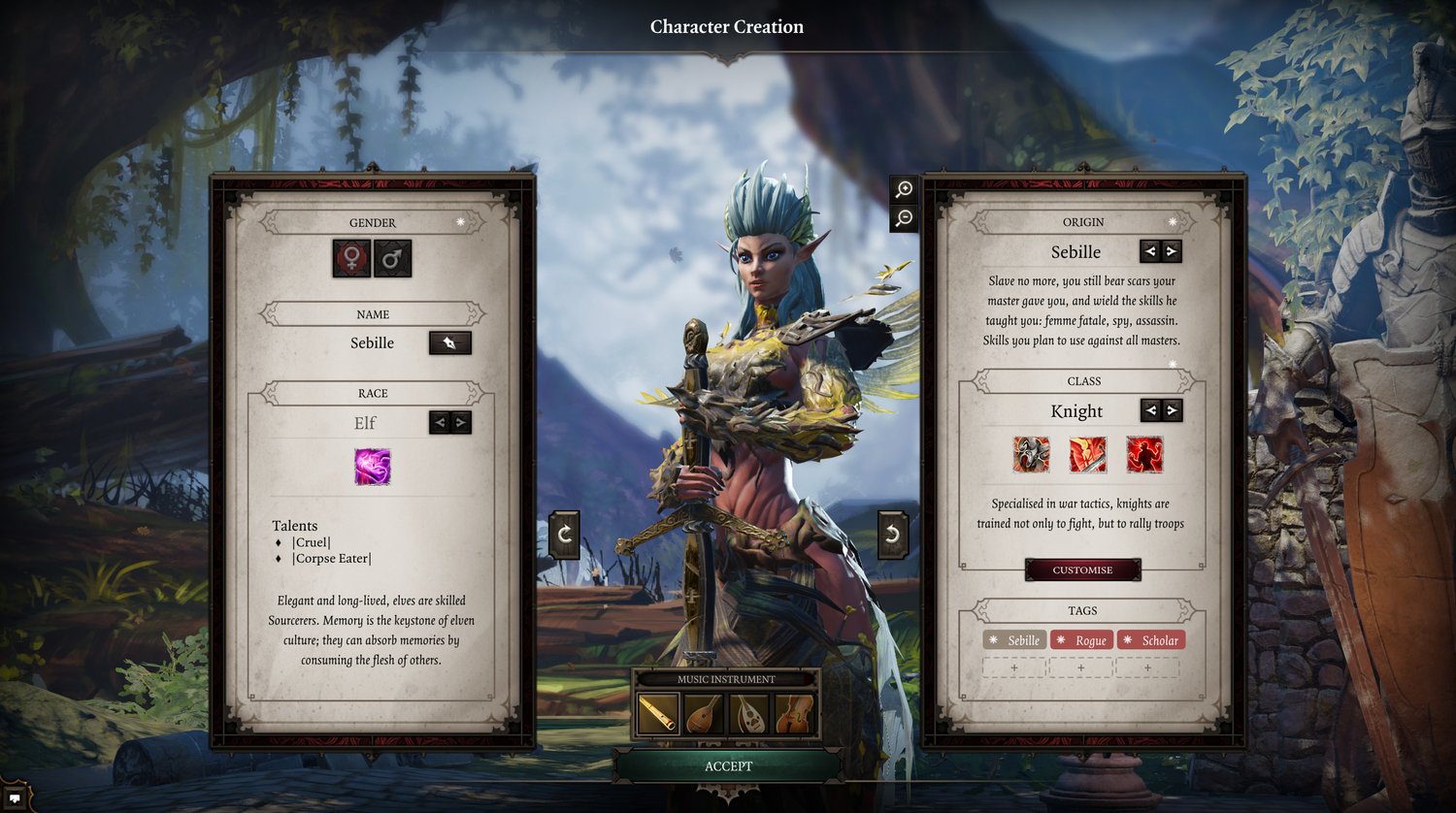This screenshot has height=813, width=1456.
Task: Click the next arrow to change Class
Action: [1173, 410]
